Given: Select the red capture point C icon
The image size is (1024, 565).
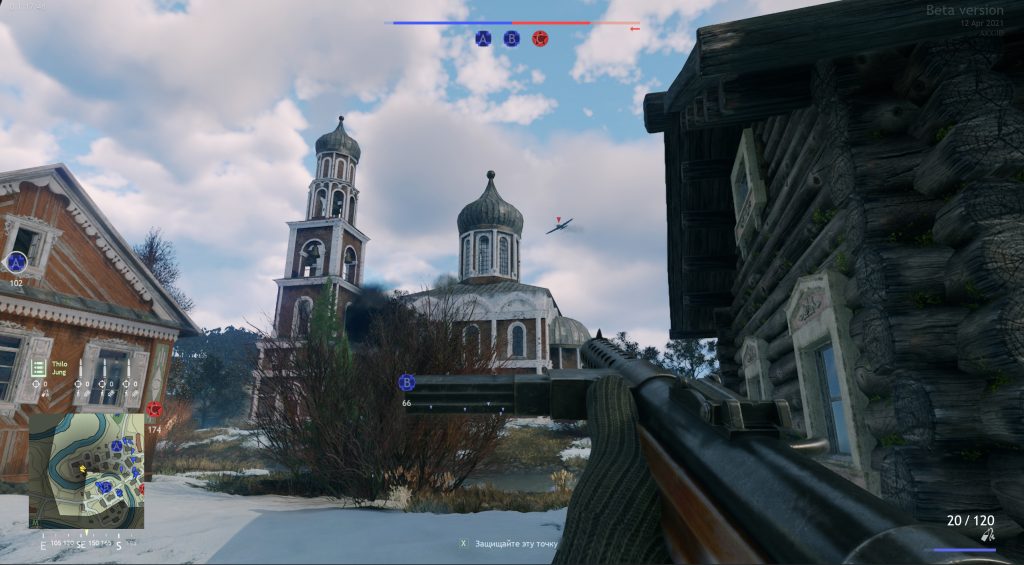Looking at the screenshot, I should (x=540, y=38).
